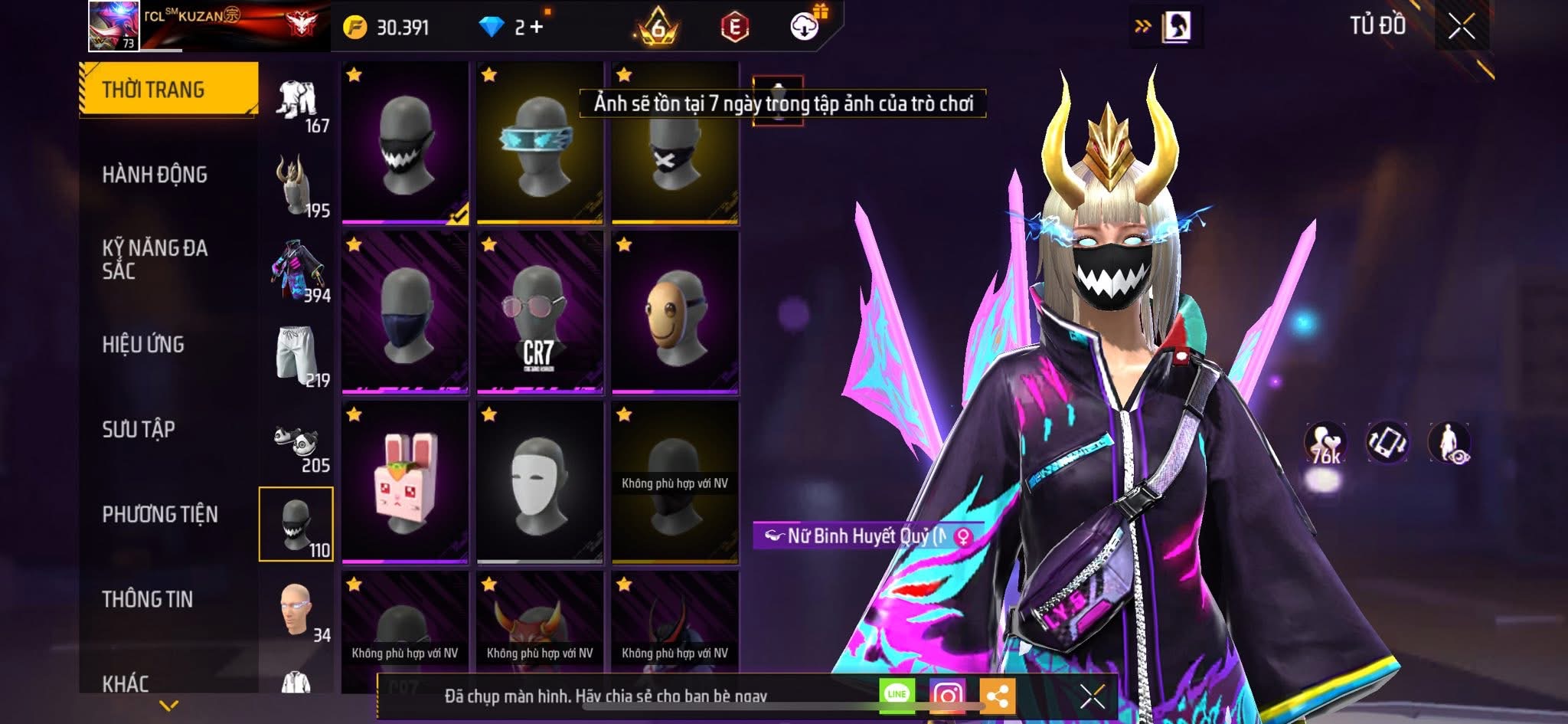Equip the black fanged-smile mask
Screen dimensions: 1568x724
[405, 143]
